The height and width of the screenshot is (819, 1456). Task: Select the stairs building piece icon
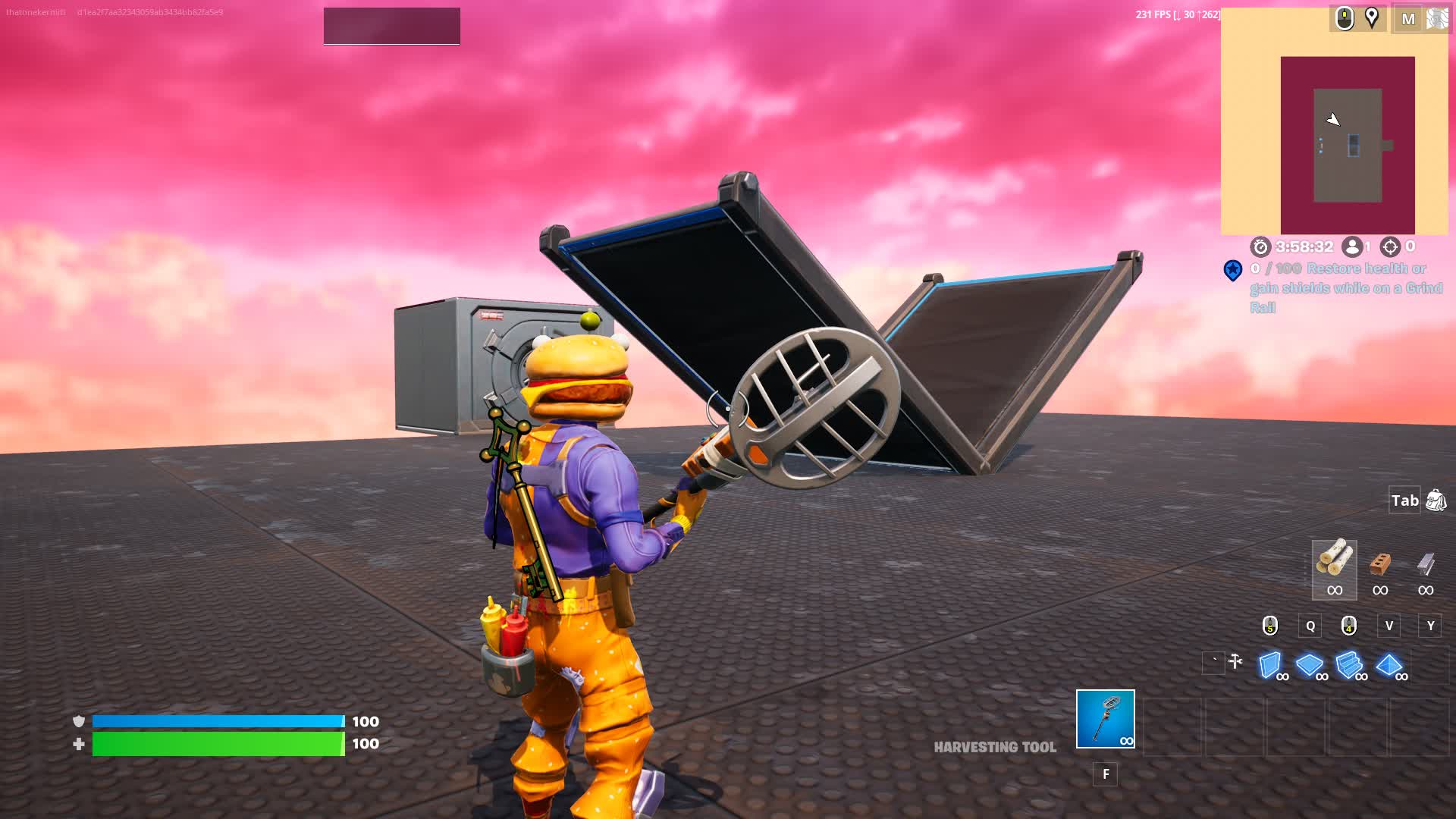(1351, 664)
